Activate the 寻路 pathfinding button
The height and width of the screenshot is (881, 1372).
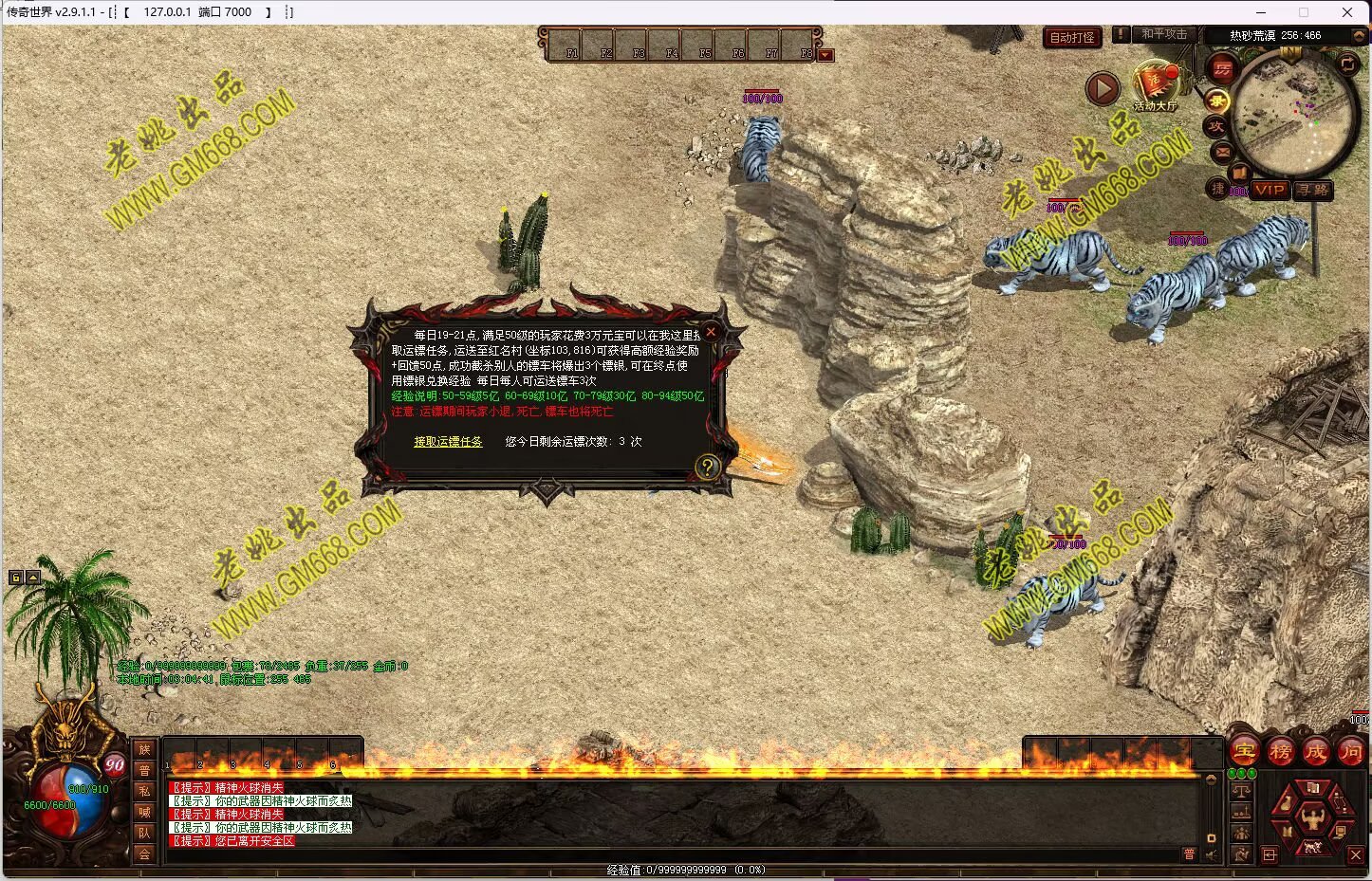point(1313,190)
